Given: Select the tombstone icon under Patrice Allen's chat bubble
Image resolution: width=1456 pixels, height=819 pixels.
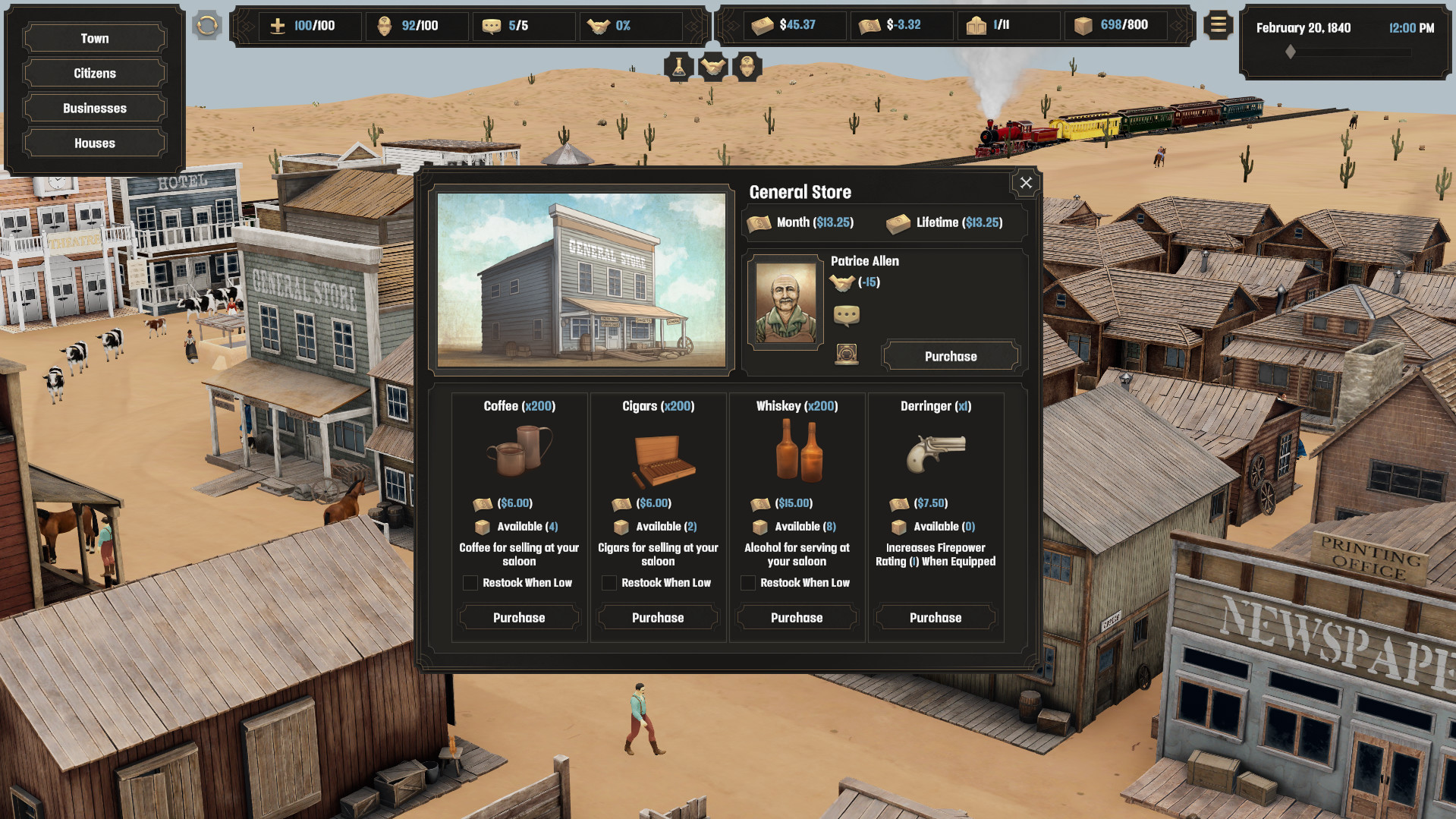Looking at the screenshot, I should pos(847,353).
